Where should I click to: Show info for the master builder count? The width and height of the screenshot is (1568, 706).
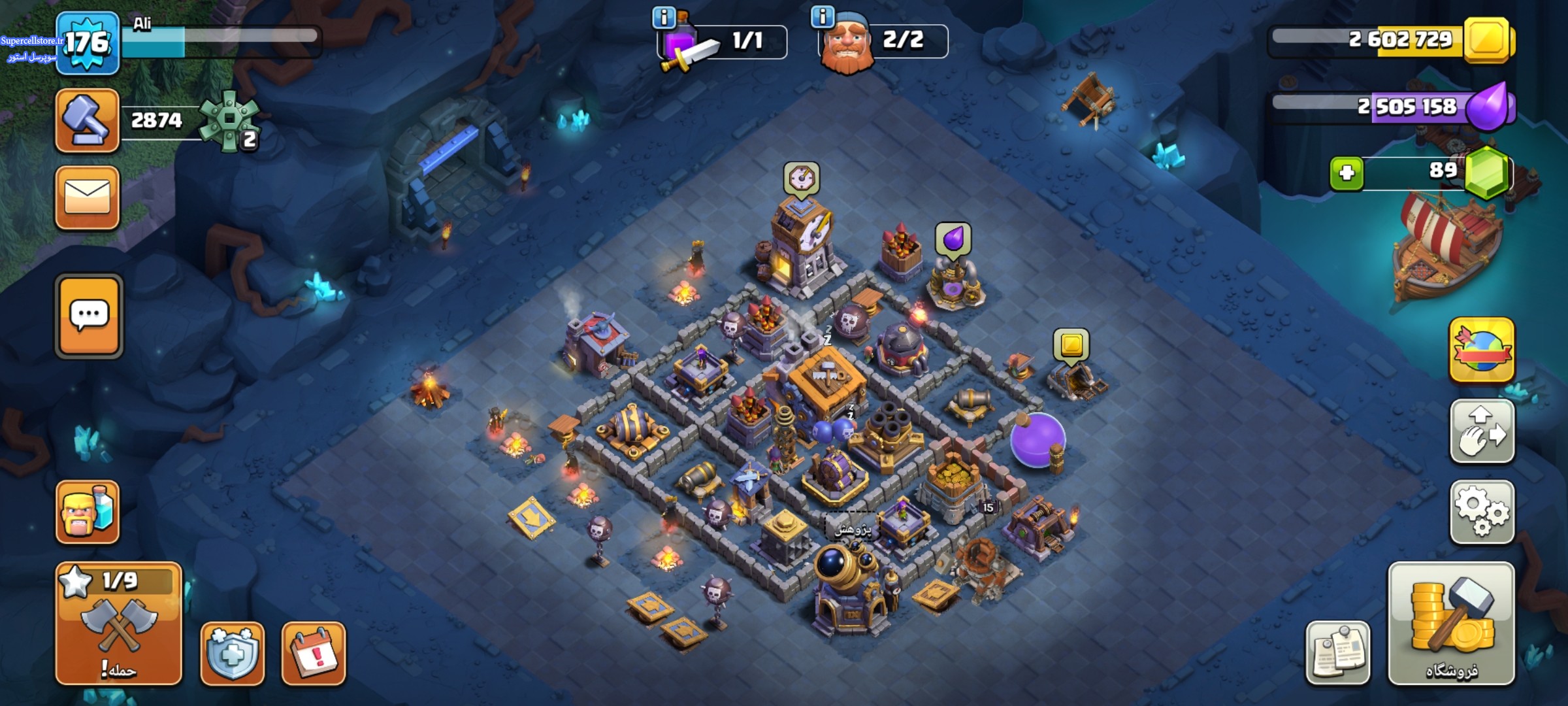[822, 16]
